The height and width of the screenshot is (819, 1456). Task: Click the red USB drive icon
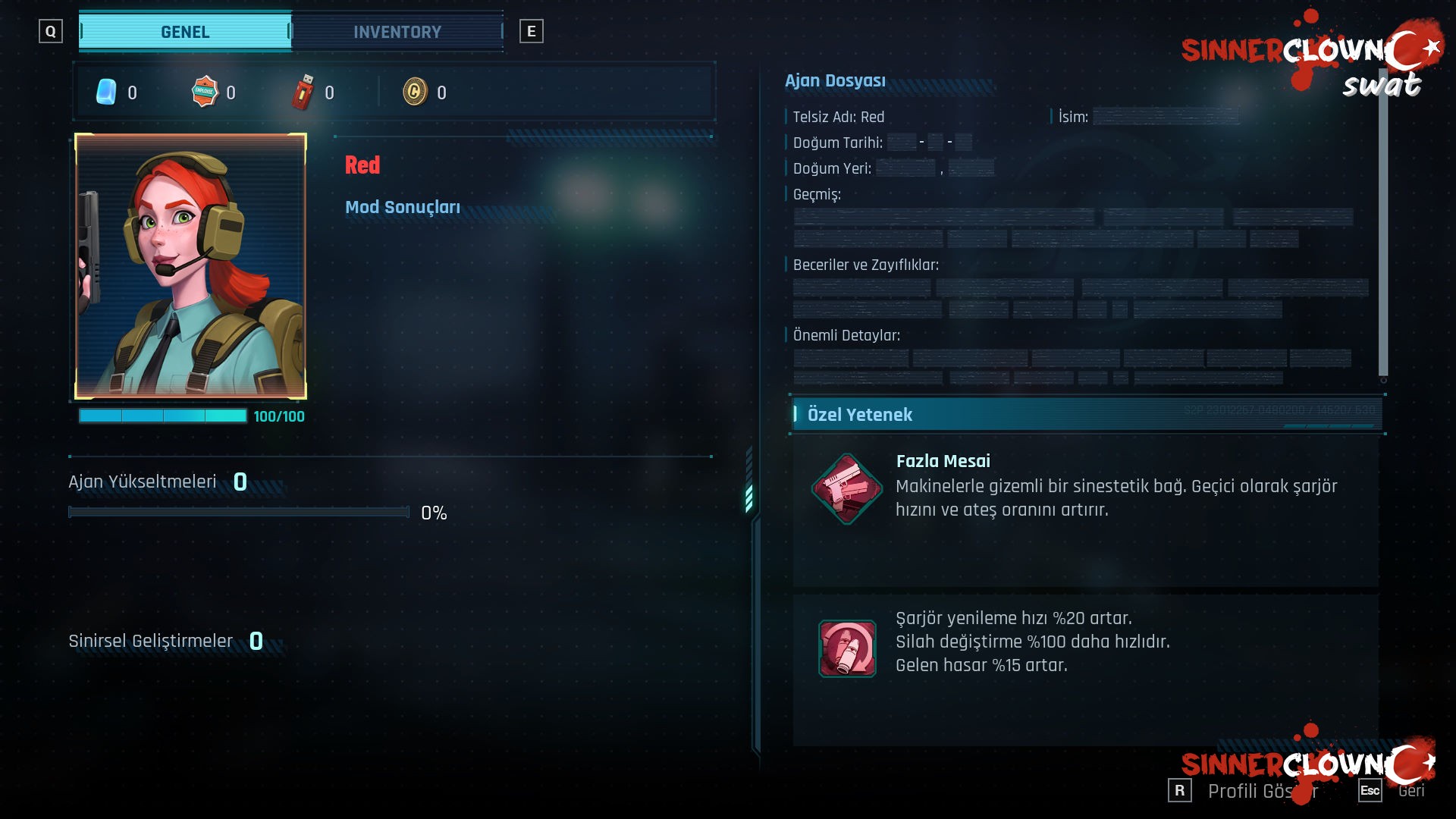pyautogui.click(x=303, y=93)
